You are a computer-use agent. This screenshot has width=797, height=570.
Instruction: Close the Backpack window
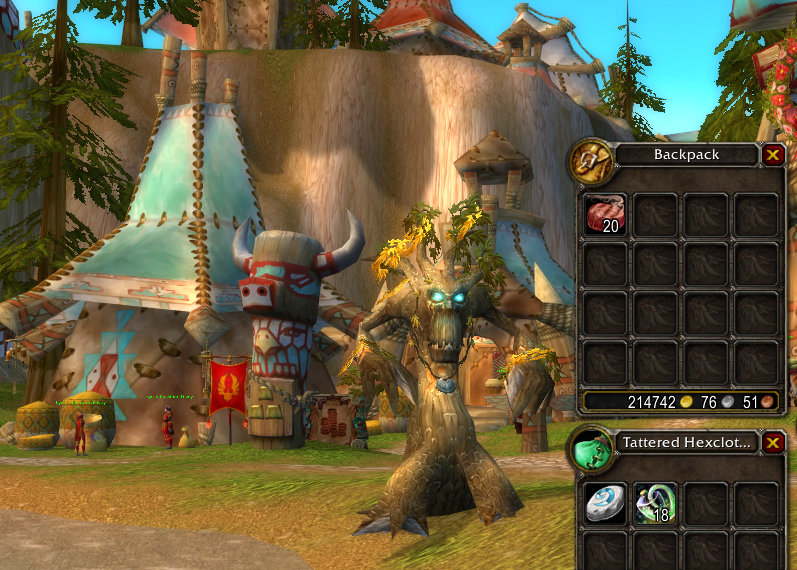pos(772,155)
